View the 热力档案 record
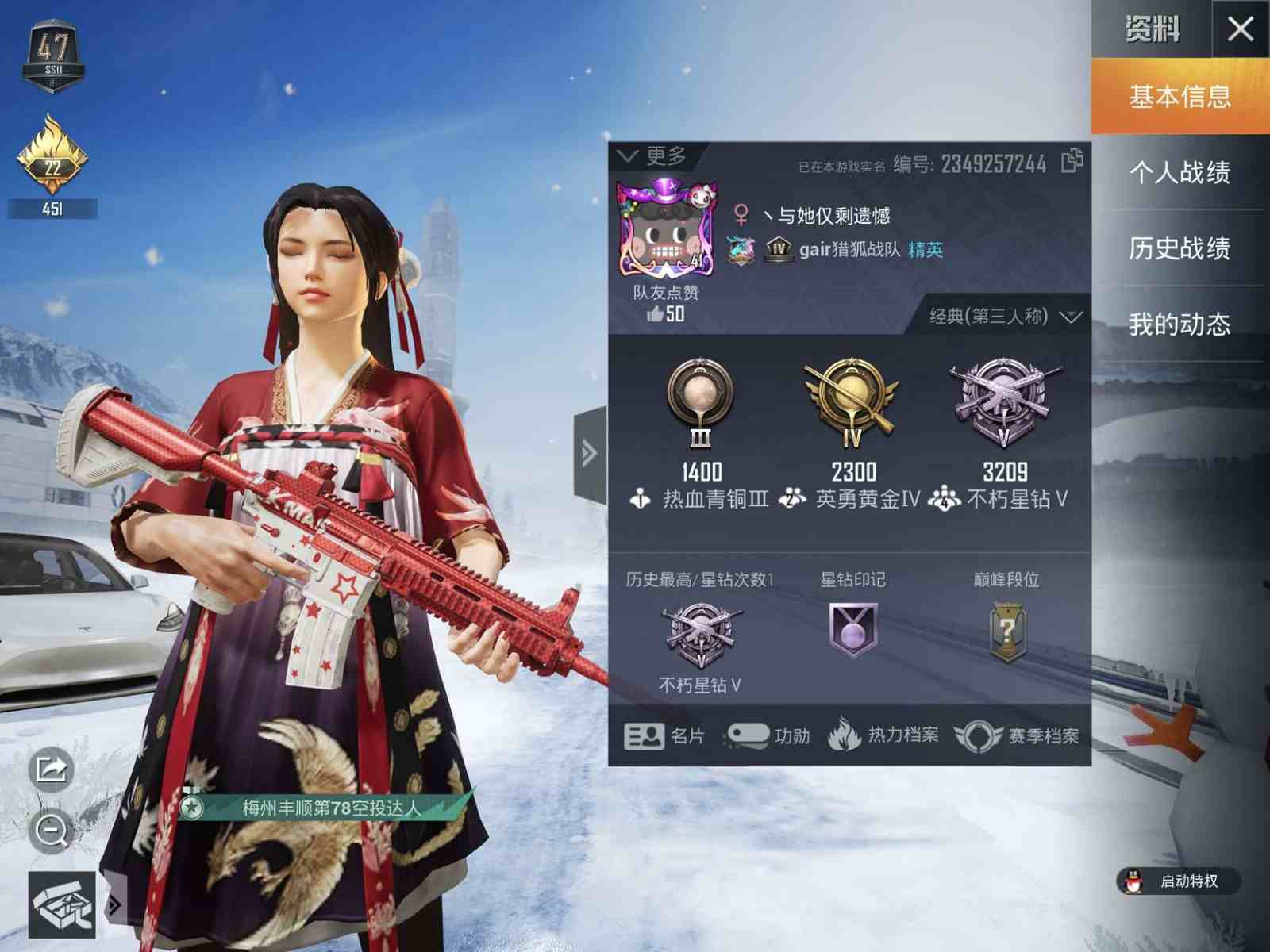The image size is (1270, 952). [x=883, y=735]
